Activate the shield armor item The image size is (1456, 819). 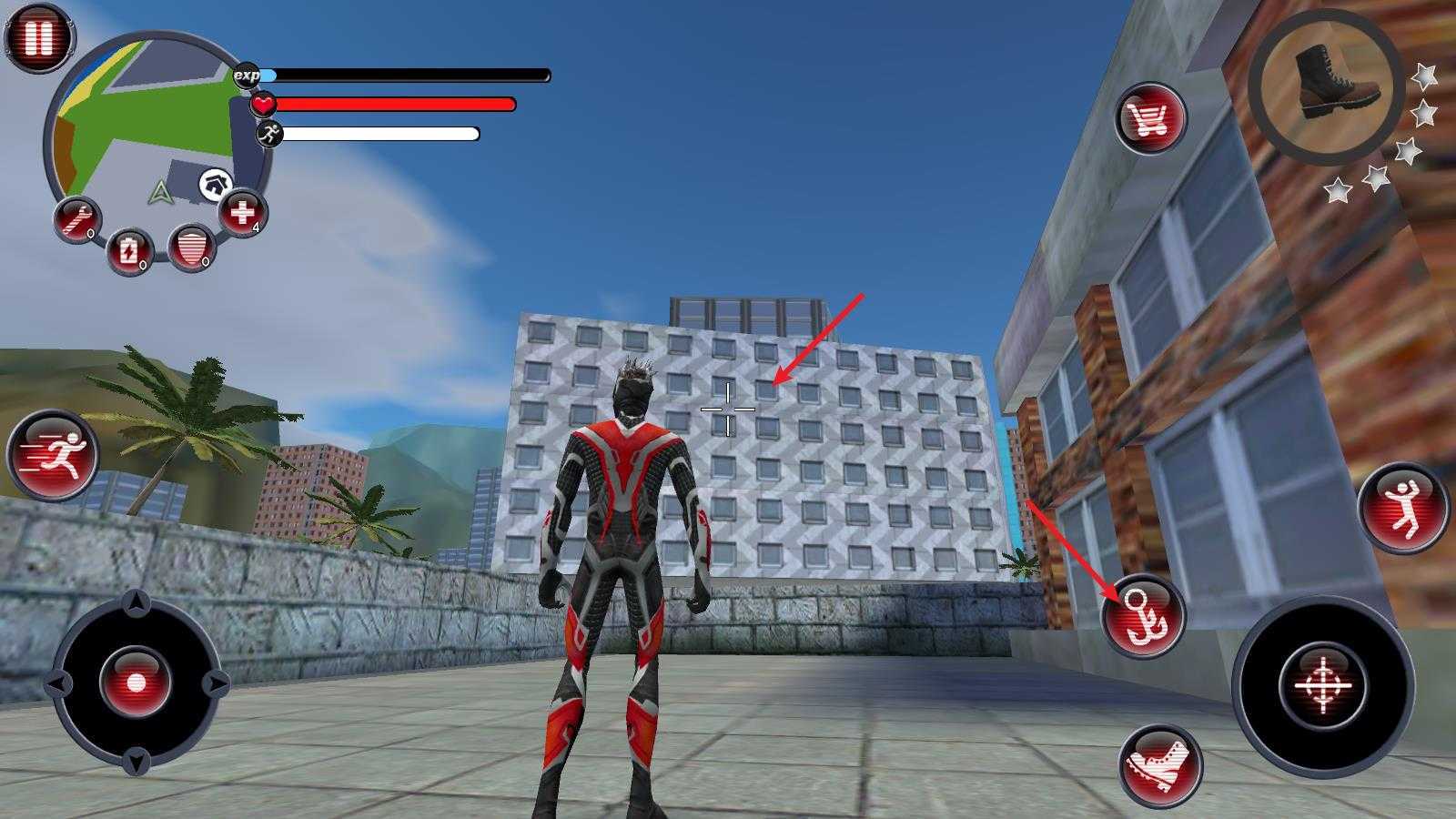point(191,247)
